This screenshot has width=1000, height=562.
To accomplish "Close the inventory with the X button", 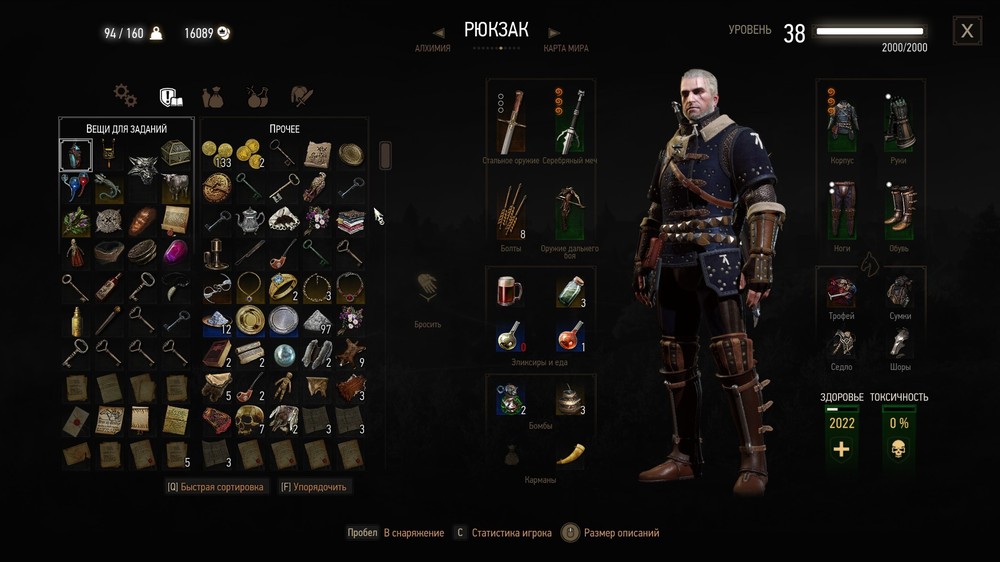I will [x=966, y=31].
